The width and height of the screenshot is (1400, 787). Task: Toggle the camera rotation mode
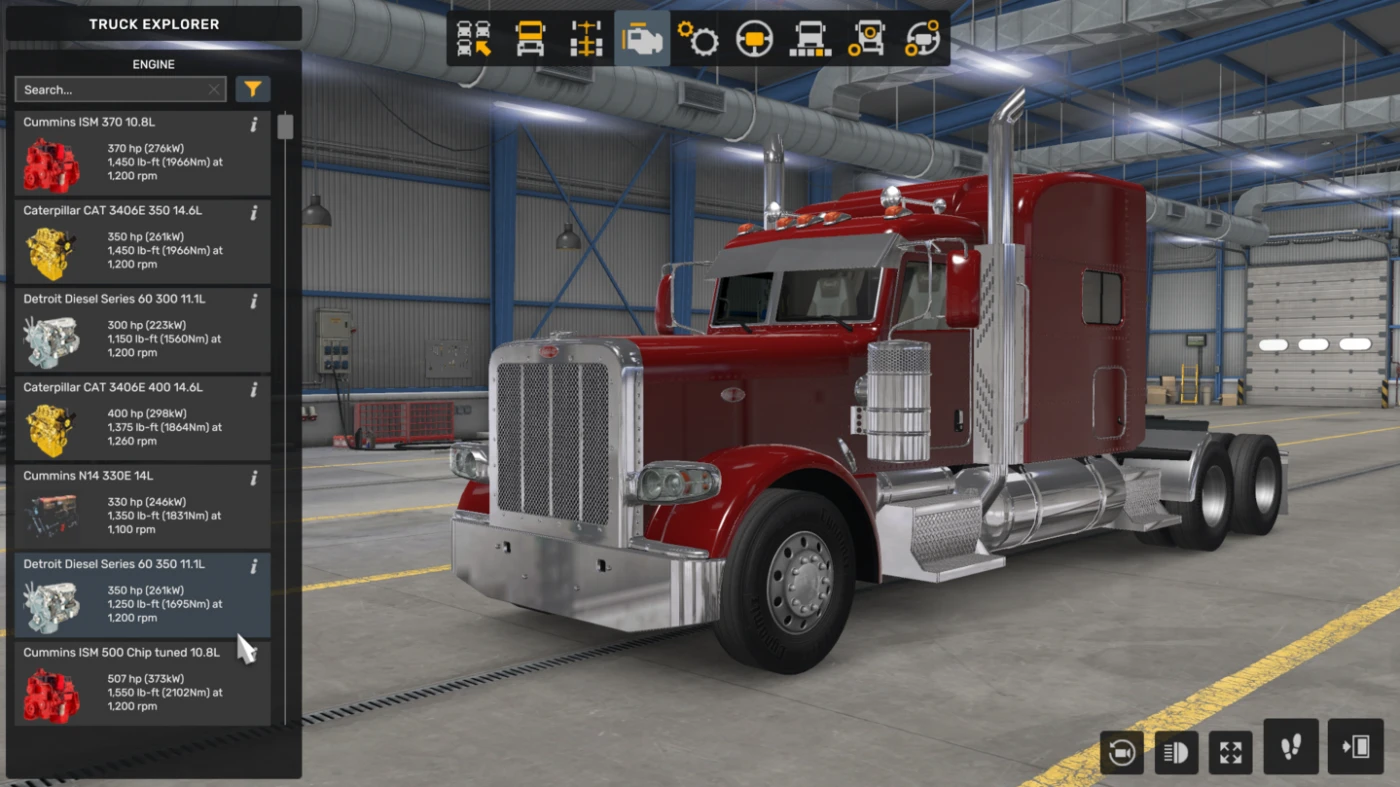coord(1121,752)
